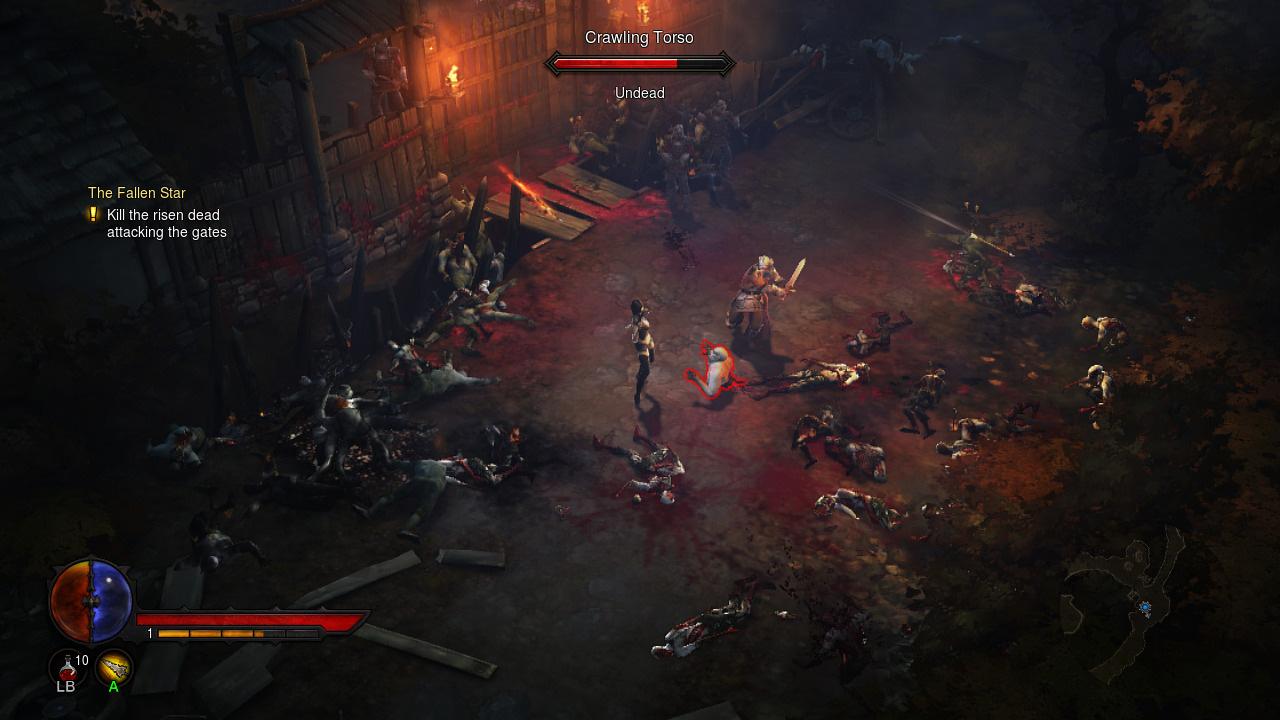Screen dimensions: 1280x720
Task: Open The Fallen Star quest title
Action: pyautogui.click(x=136, y=192)
